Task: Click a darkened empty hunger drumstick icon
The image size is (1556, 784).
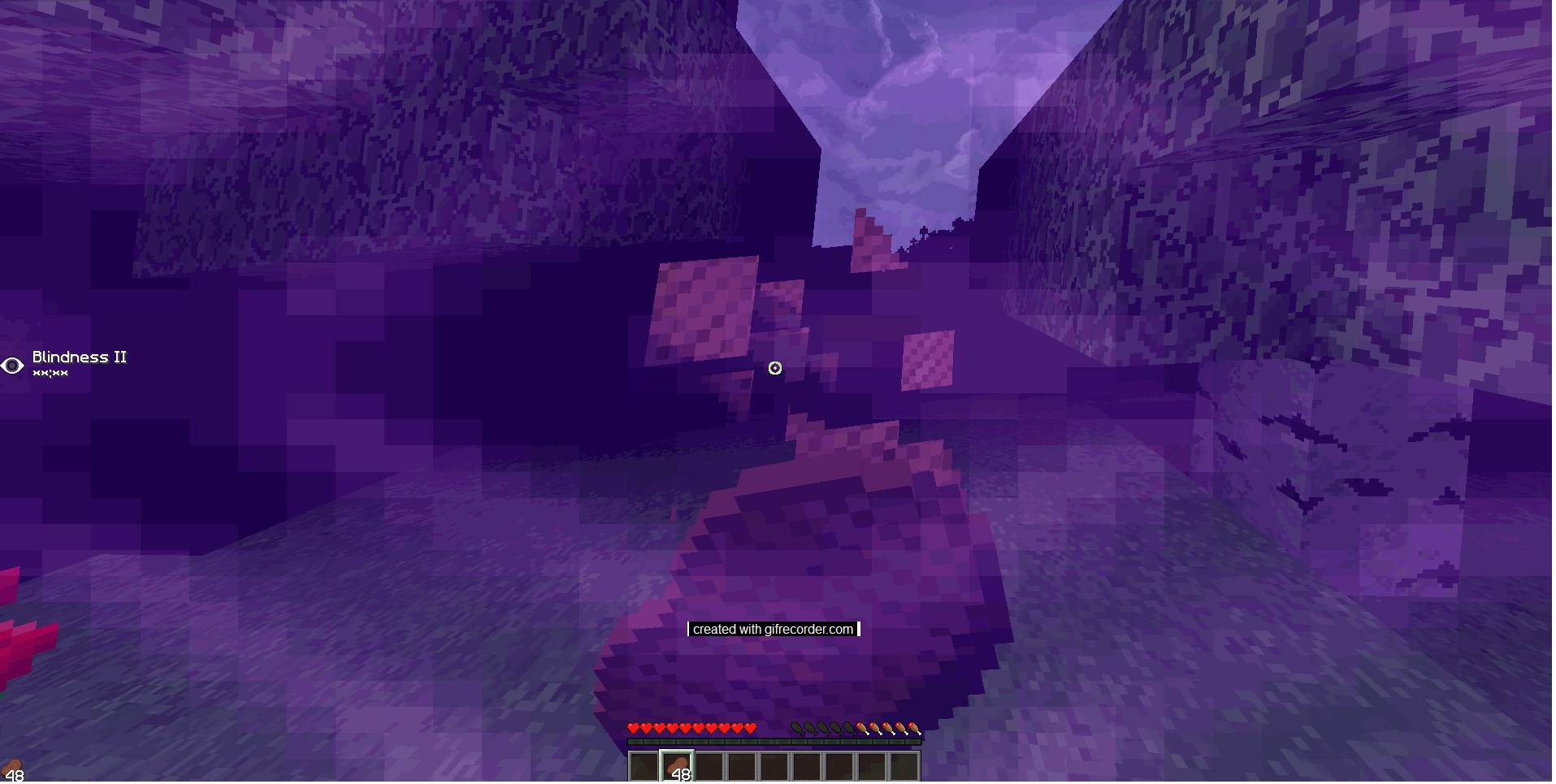Action: tap(799, 727)
